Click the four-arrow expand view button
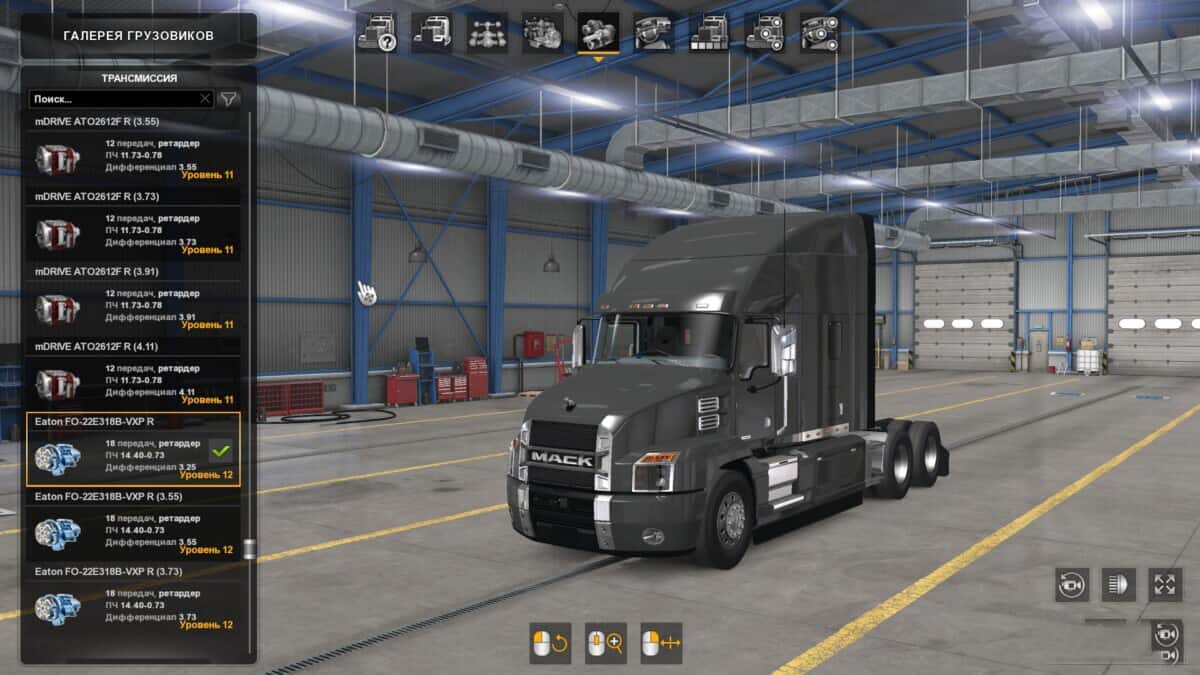 coord(1165,584)
